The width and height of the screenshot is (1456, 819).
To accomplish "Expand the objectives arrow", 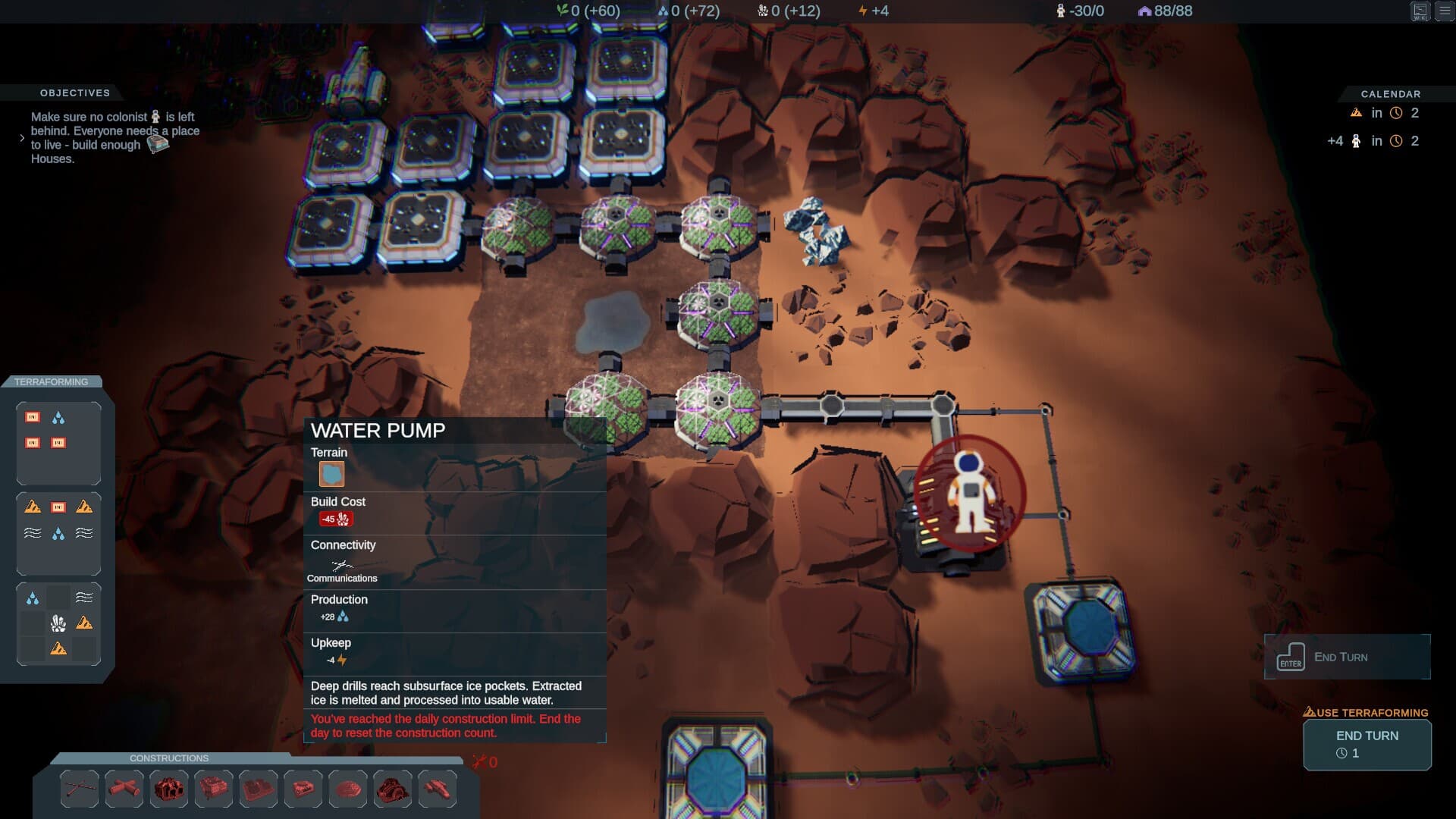I will click(x=22, y=138).
